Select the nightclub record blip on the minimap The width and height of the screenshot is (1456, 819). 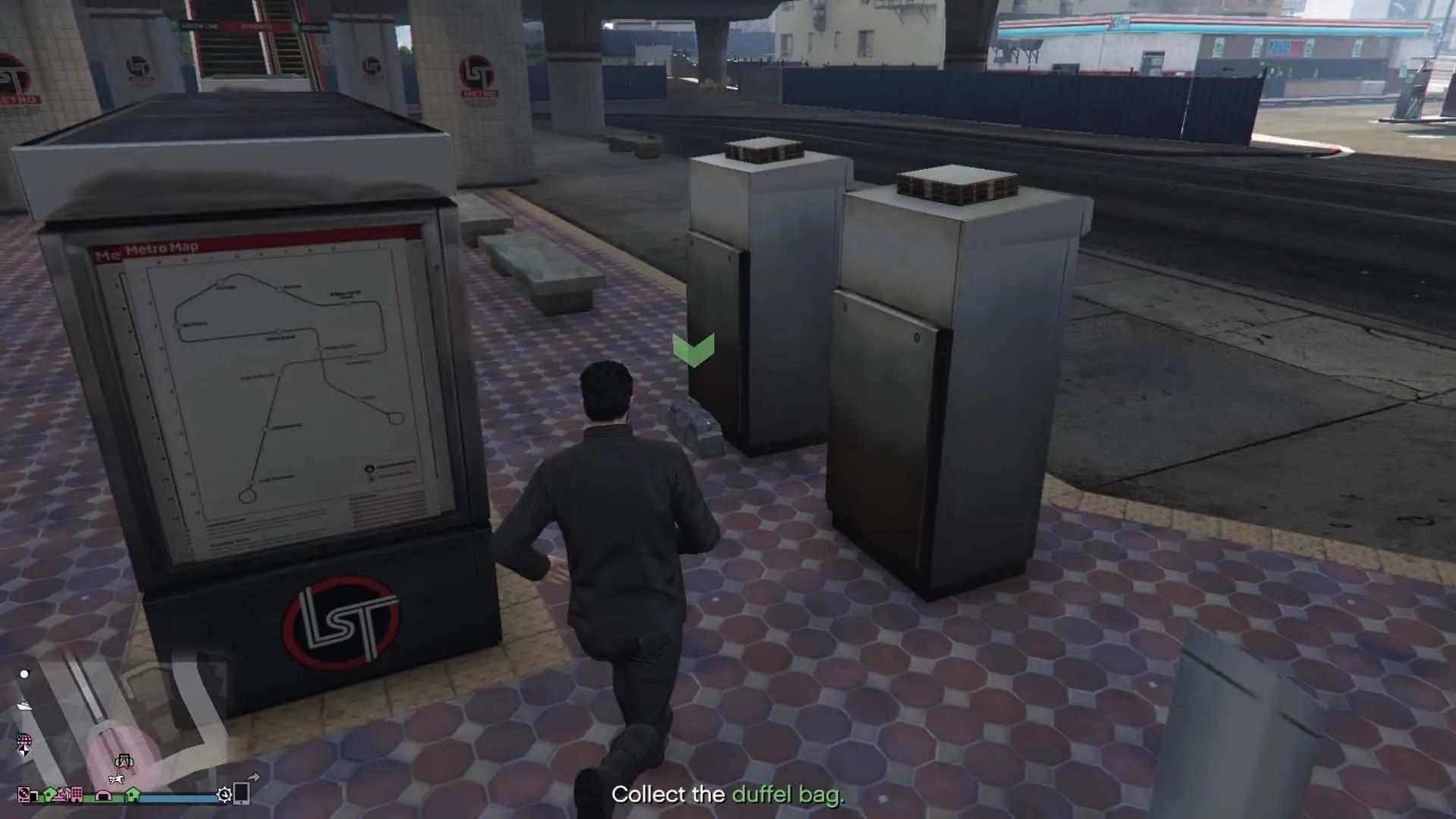pyautogui.click(x=24, y=795)
